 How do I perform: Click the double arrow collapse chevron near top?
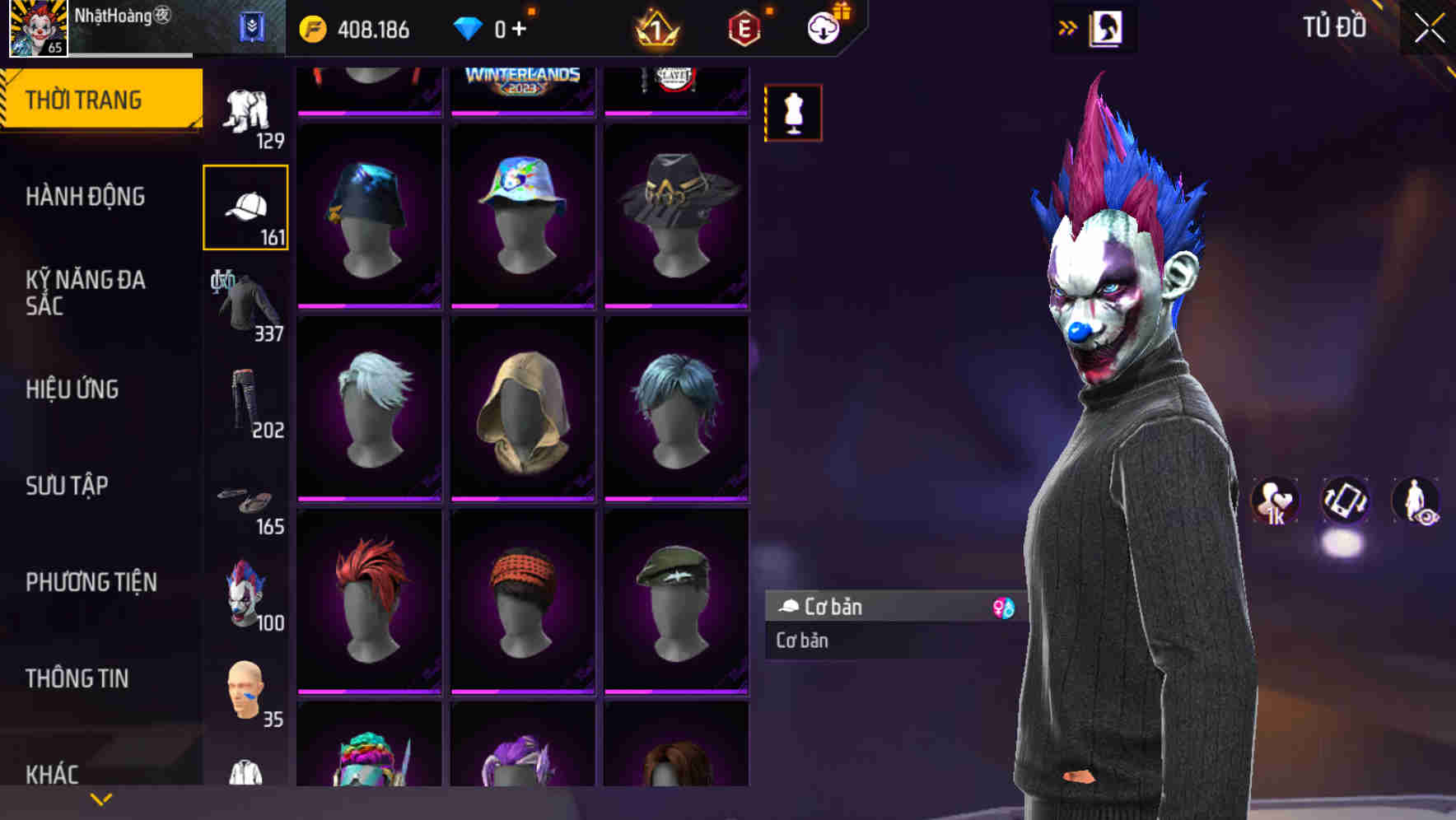tap(1069, 26)
